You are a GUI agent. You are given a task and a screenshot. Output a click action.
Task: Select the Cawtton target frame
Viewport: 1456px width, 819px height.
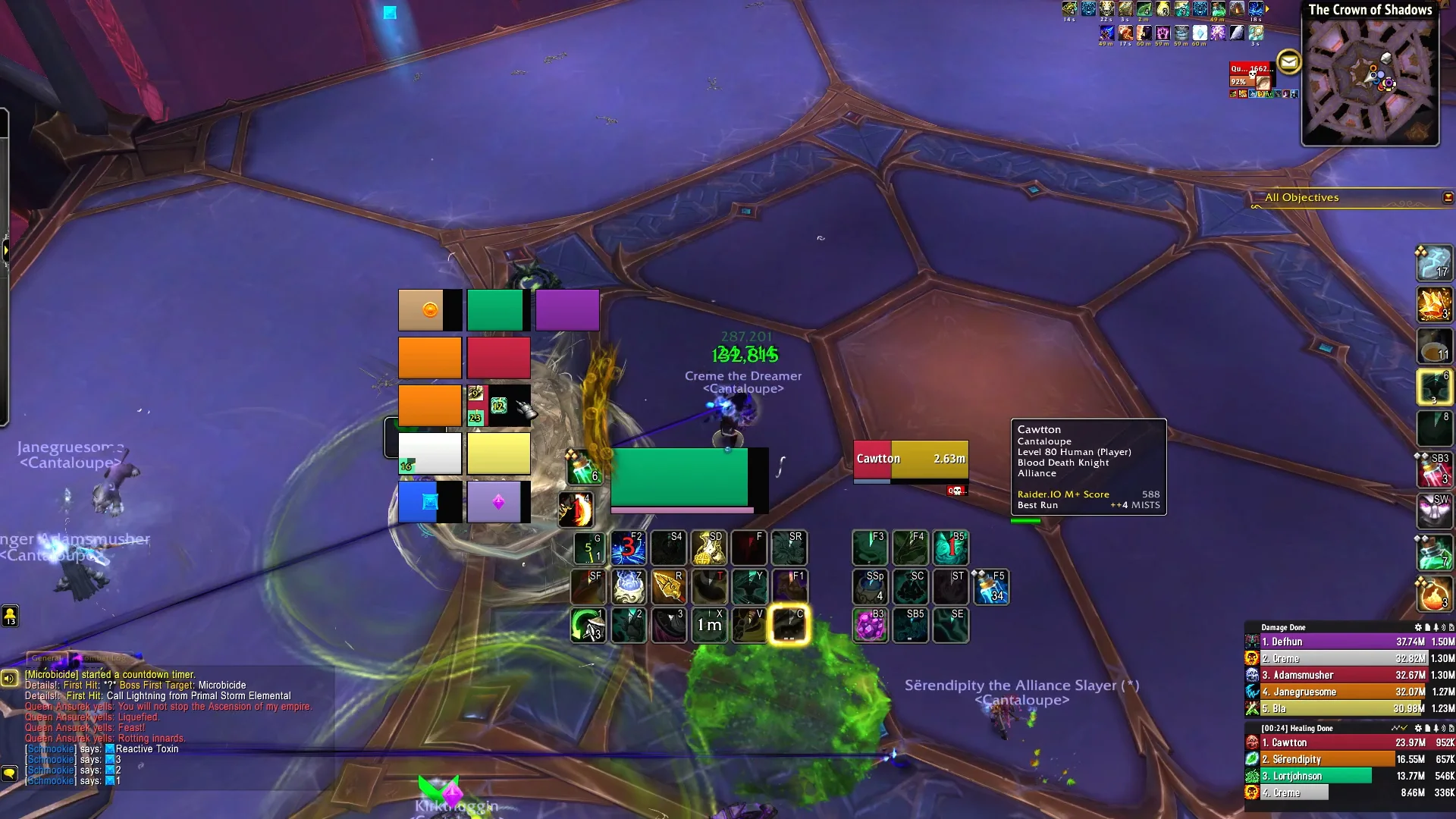click(910, 460)
